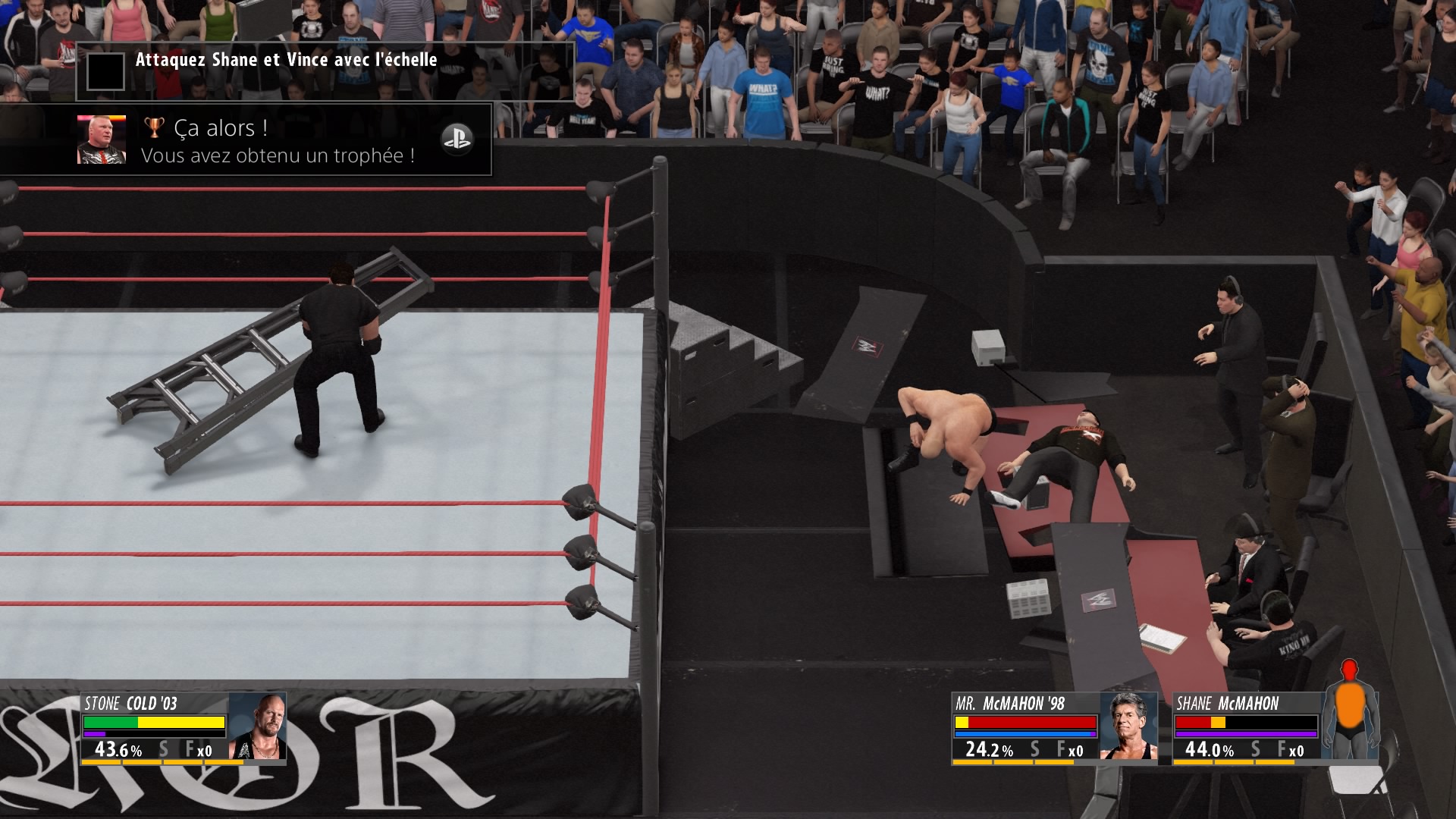Click the PlayStation logo on the notification
The height and width of the screenshot is (819, 1456).
click(x=457, y=139)
